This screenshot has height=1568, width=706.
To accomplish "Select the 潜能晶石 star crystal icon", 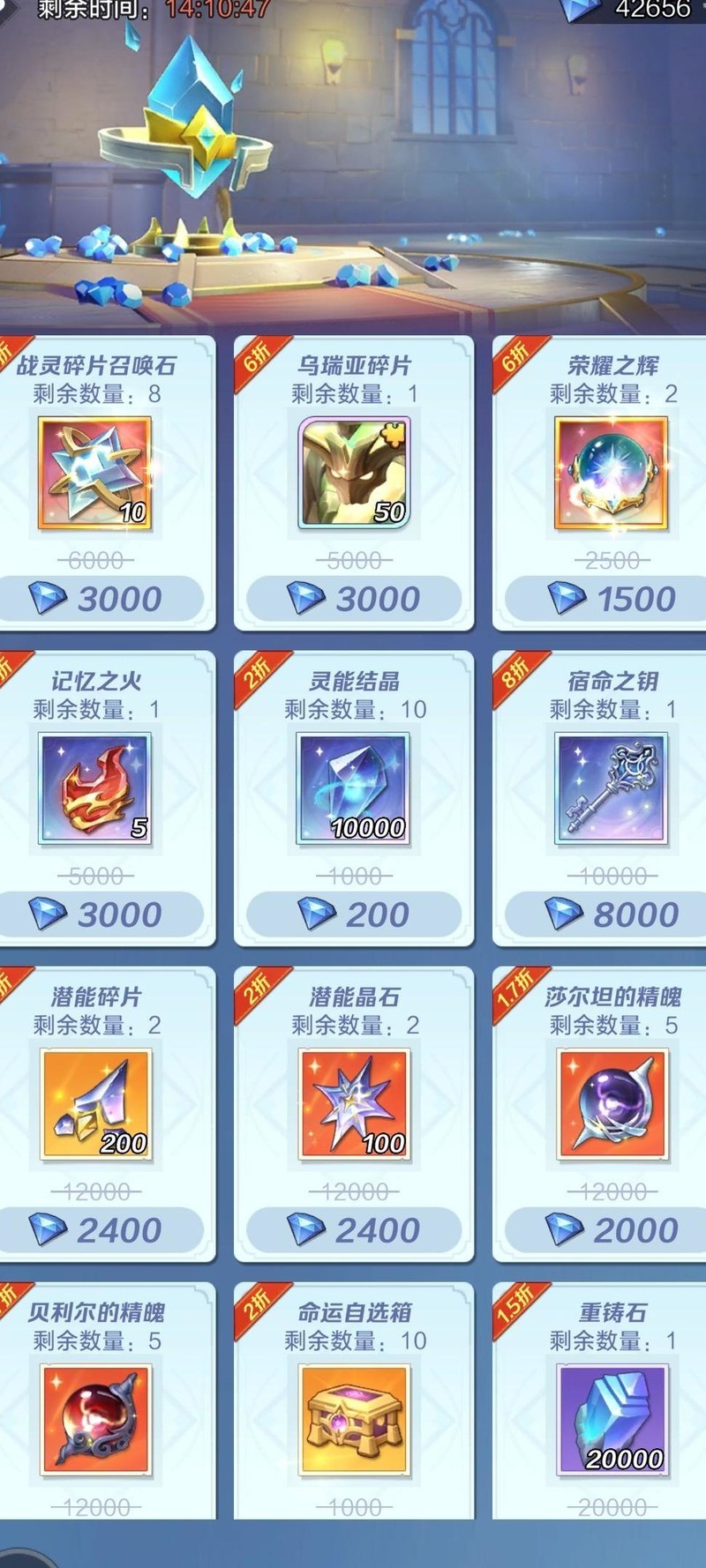I will tap(354, 1104).
